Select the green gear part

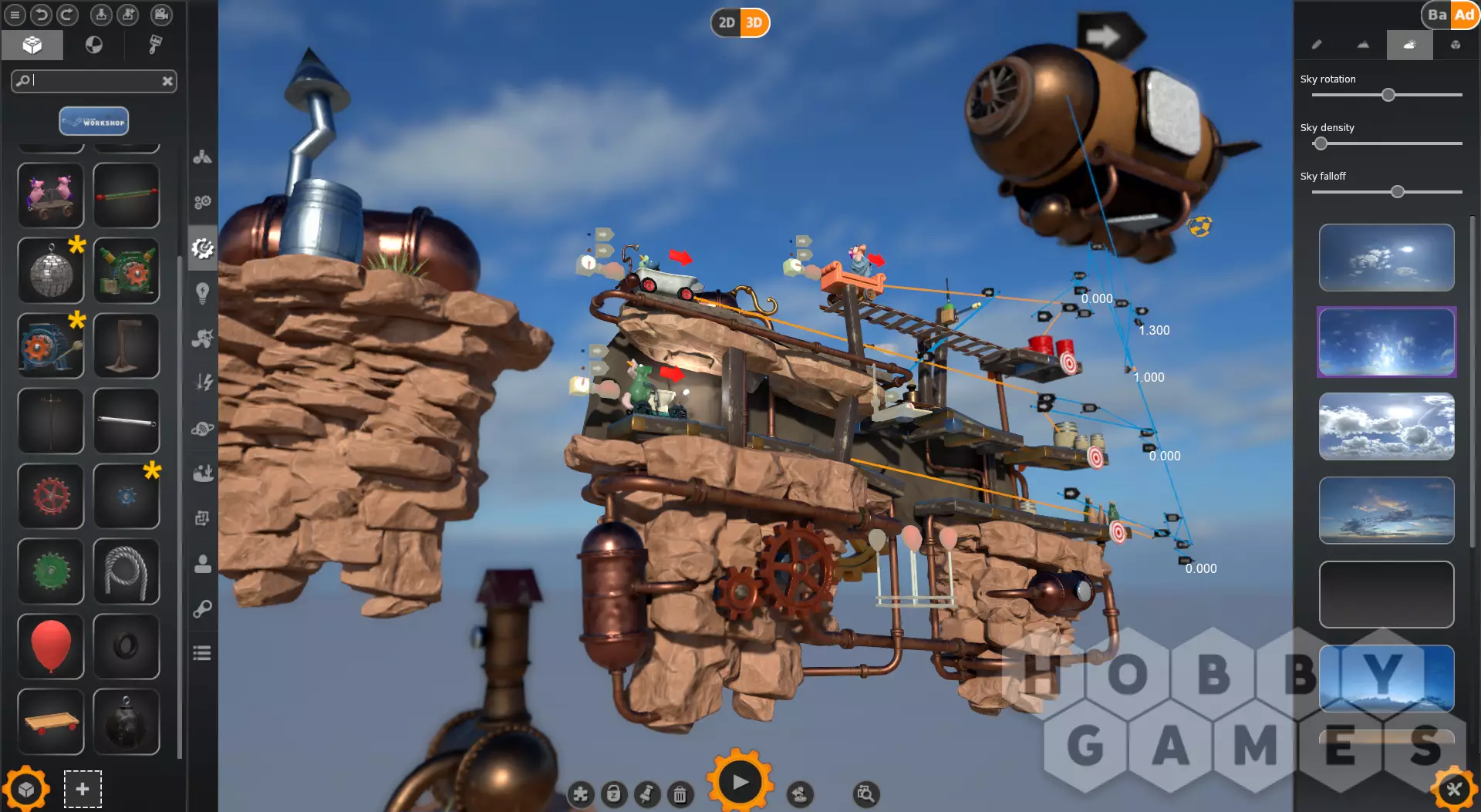pos(51,571)
